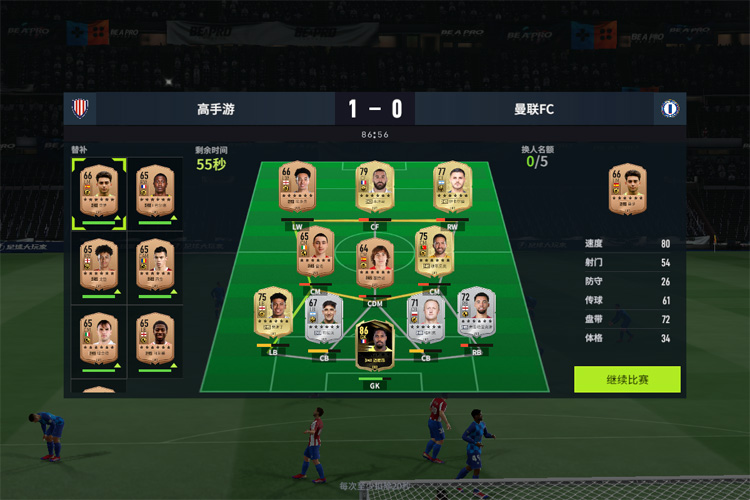
Task: Choose the 72-rated RB player card
Action: [x=477, y=312]
